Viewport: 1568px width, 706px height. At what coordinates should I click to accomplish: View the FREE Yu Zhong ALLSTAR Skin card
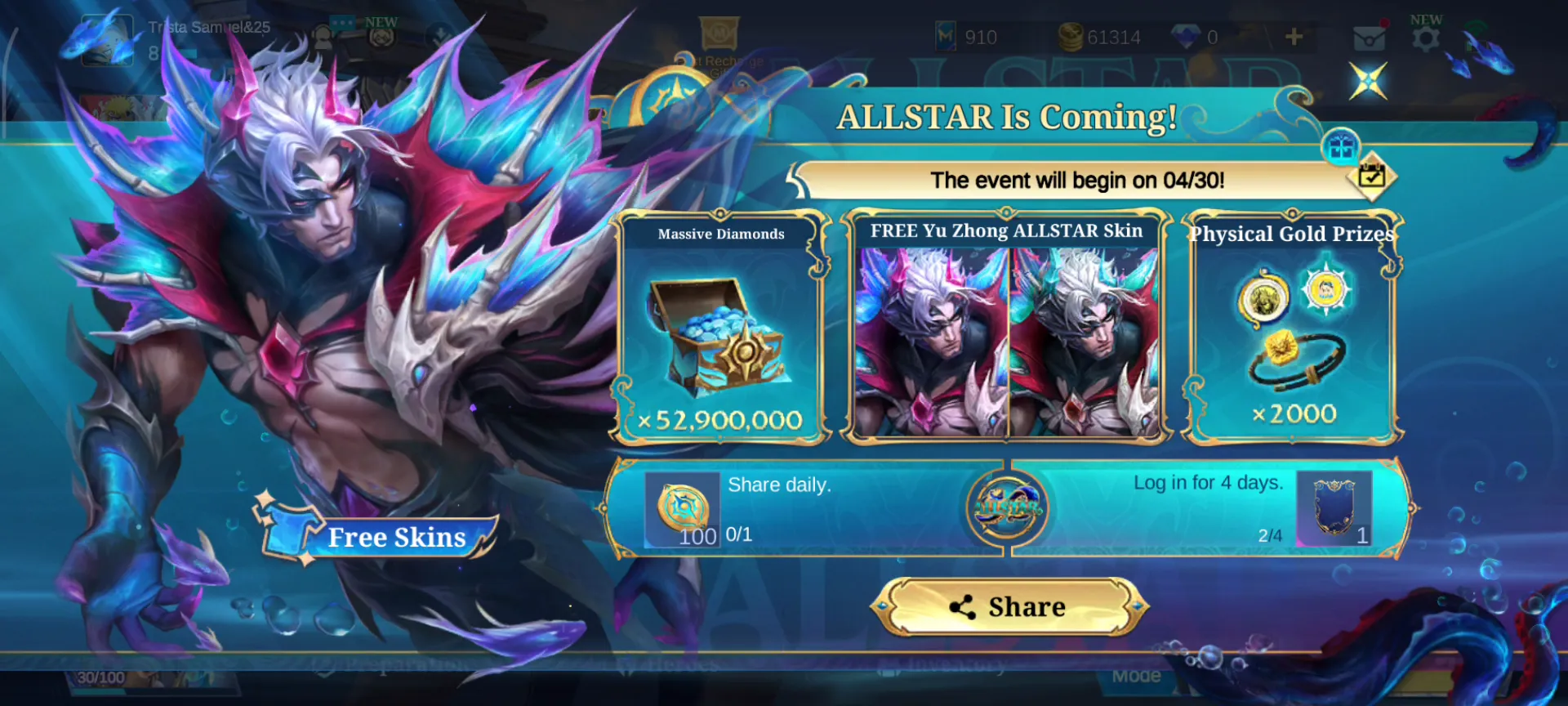tap(1007, 328)
